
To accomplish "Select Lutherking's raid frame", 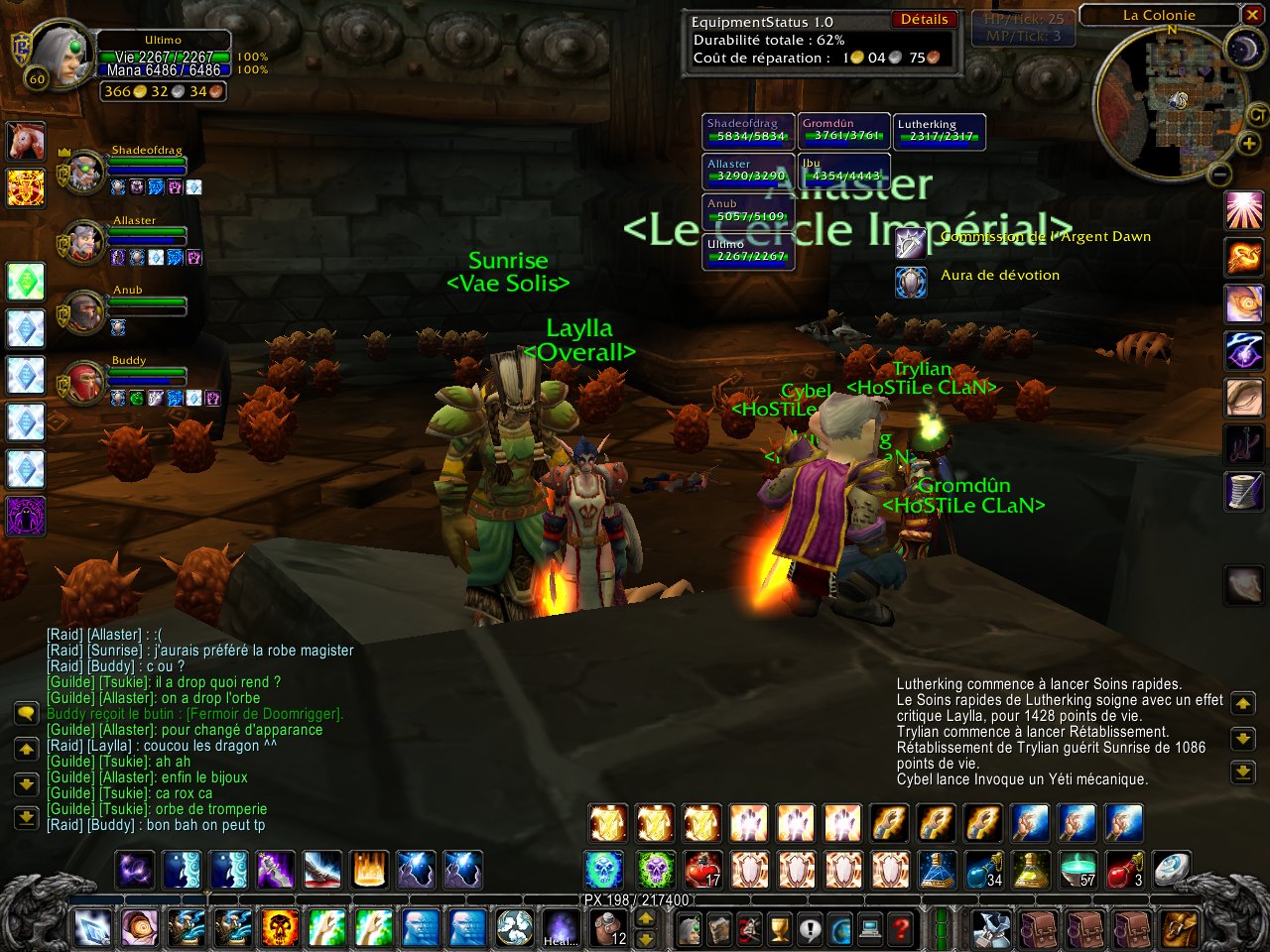I will [x=939, y=131].
